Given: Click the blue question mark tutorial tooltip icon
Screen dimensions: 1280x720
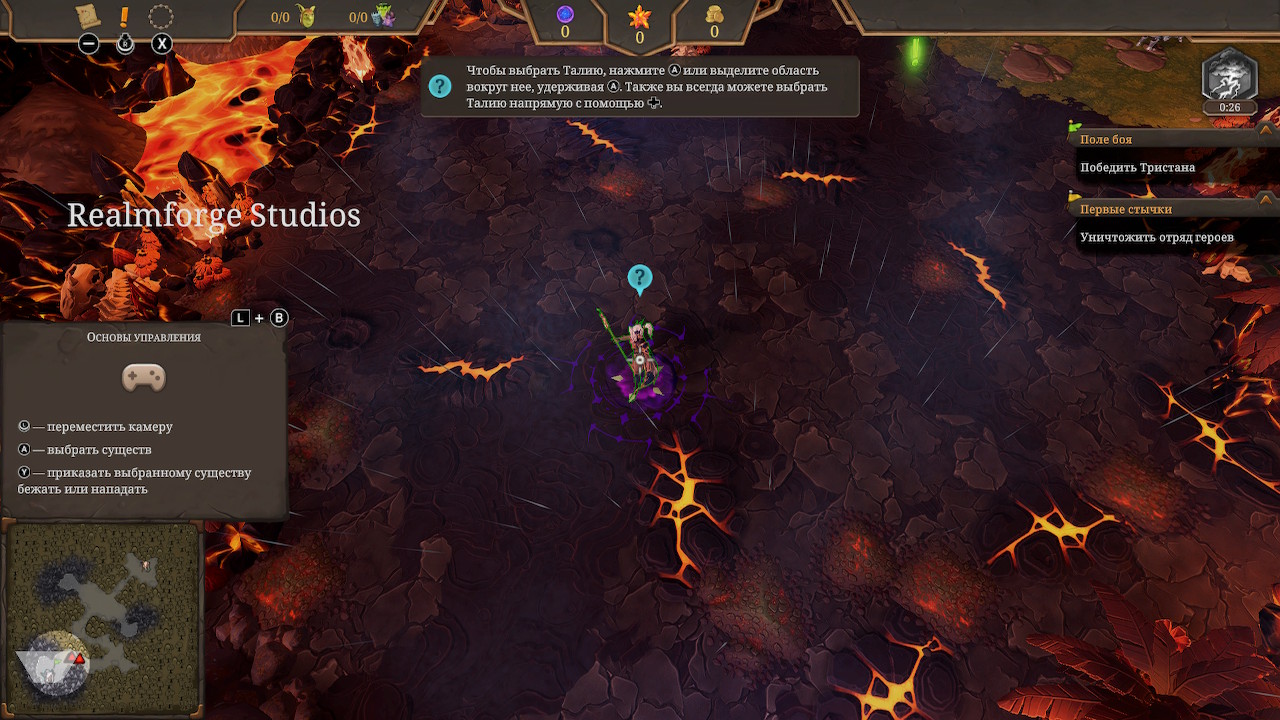Looking at the screenshot, I should pos(440,86).
